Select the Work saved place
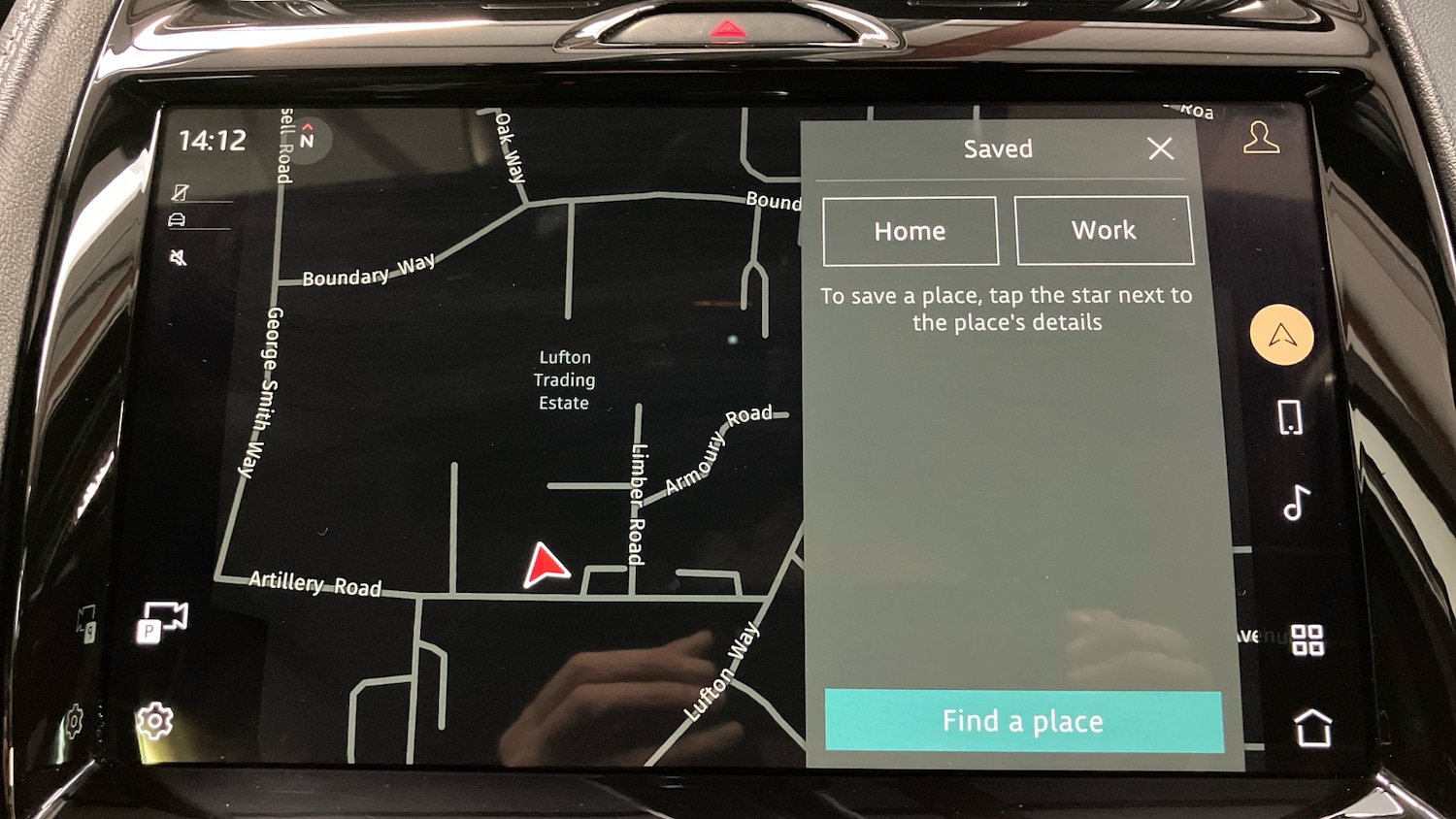1456x819 pixels. pos(1103,231)
